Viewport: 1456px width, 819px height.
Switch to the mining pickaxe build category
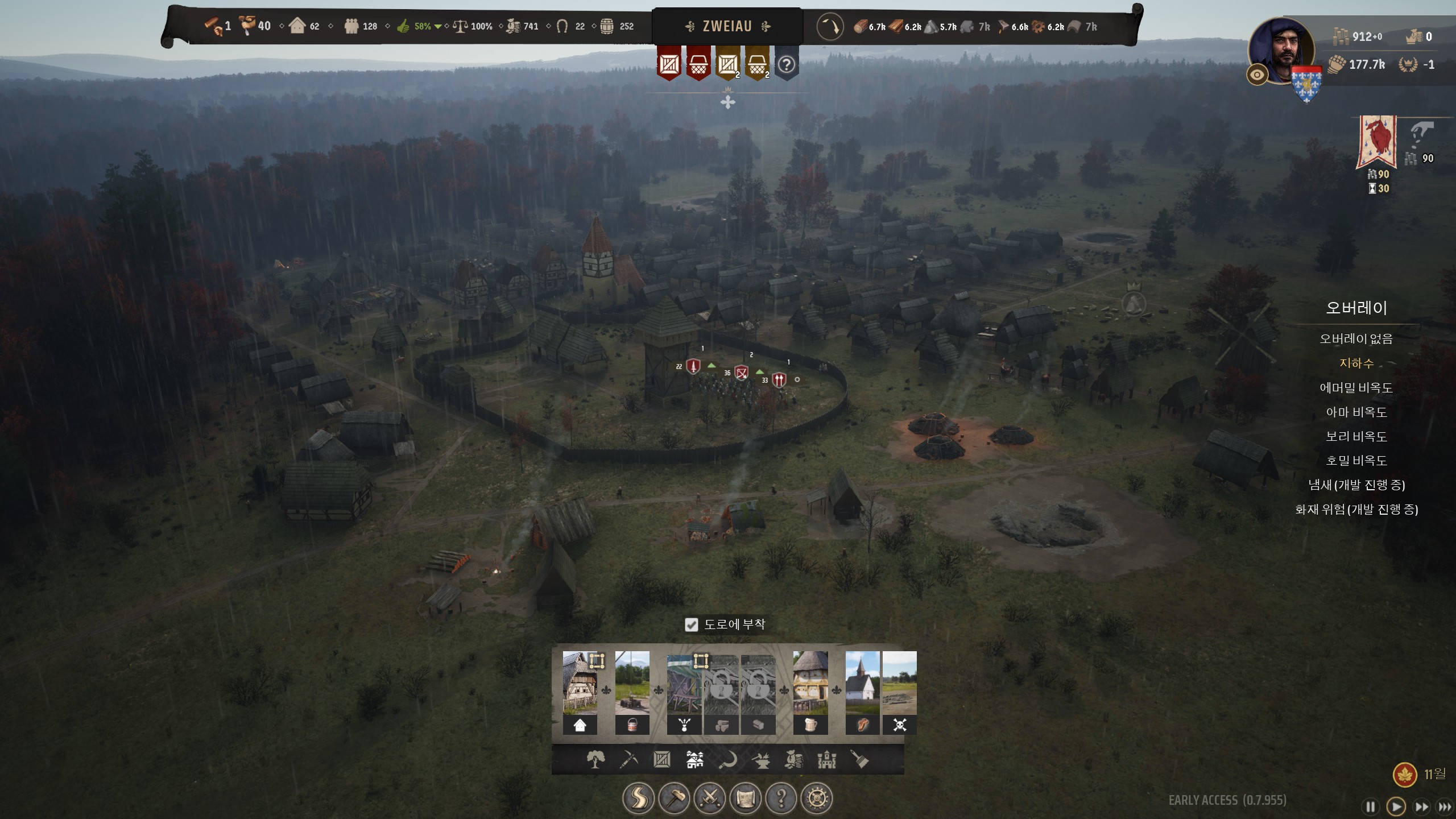click(628, 759)
